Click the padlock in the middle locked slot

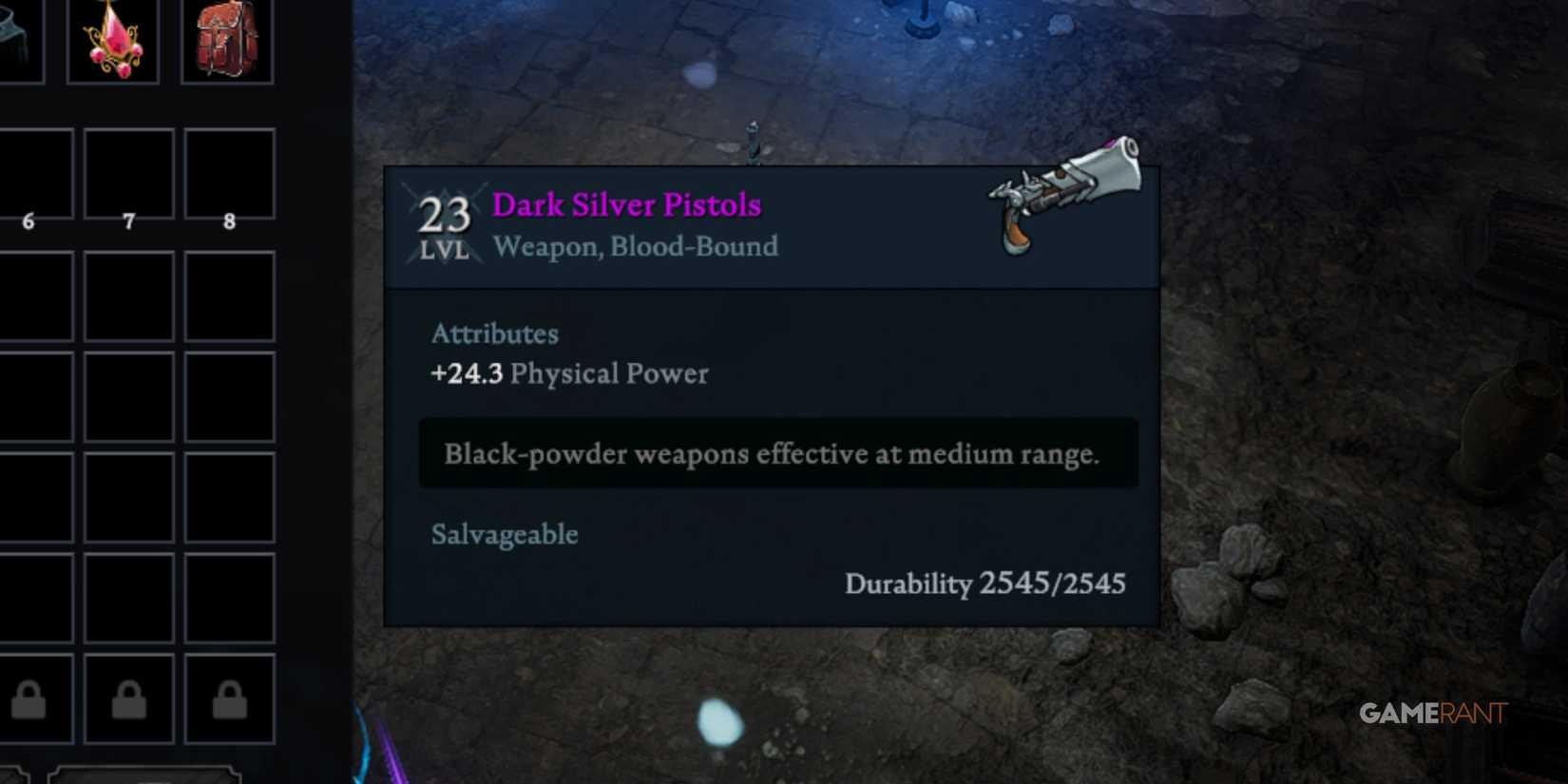(x=131, y=698)
